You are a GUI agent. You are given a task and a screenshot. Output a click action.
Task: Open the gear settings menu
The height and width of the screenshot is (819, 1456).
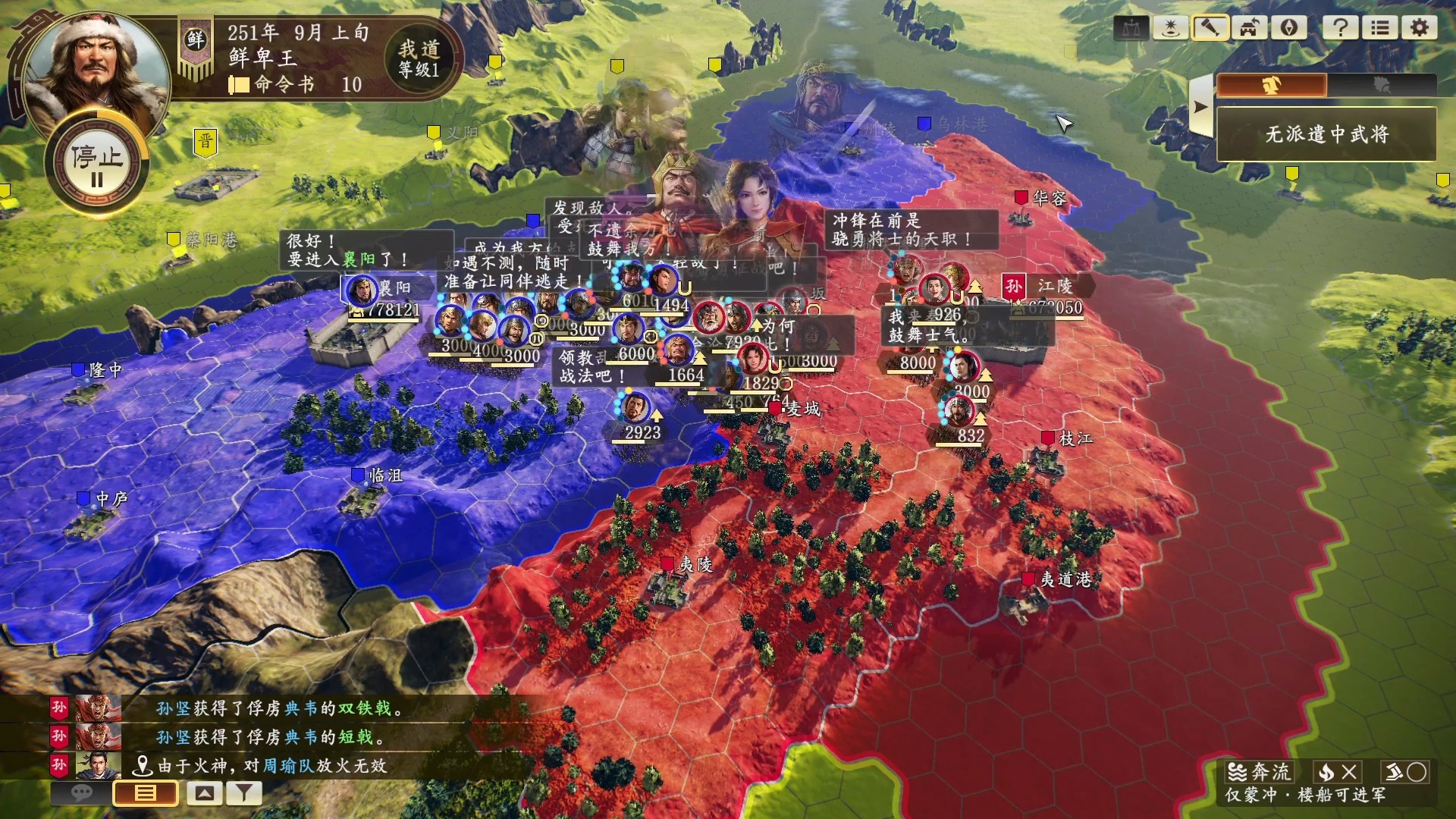[x=1419, y=28]
